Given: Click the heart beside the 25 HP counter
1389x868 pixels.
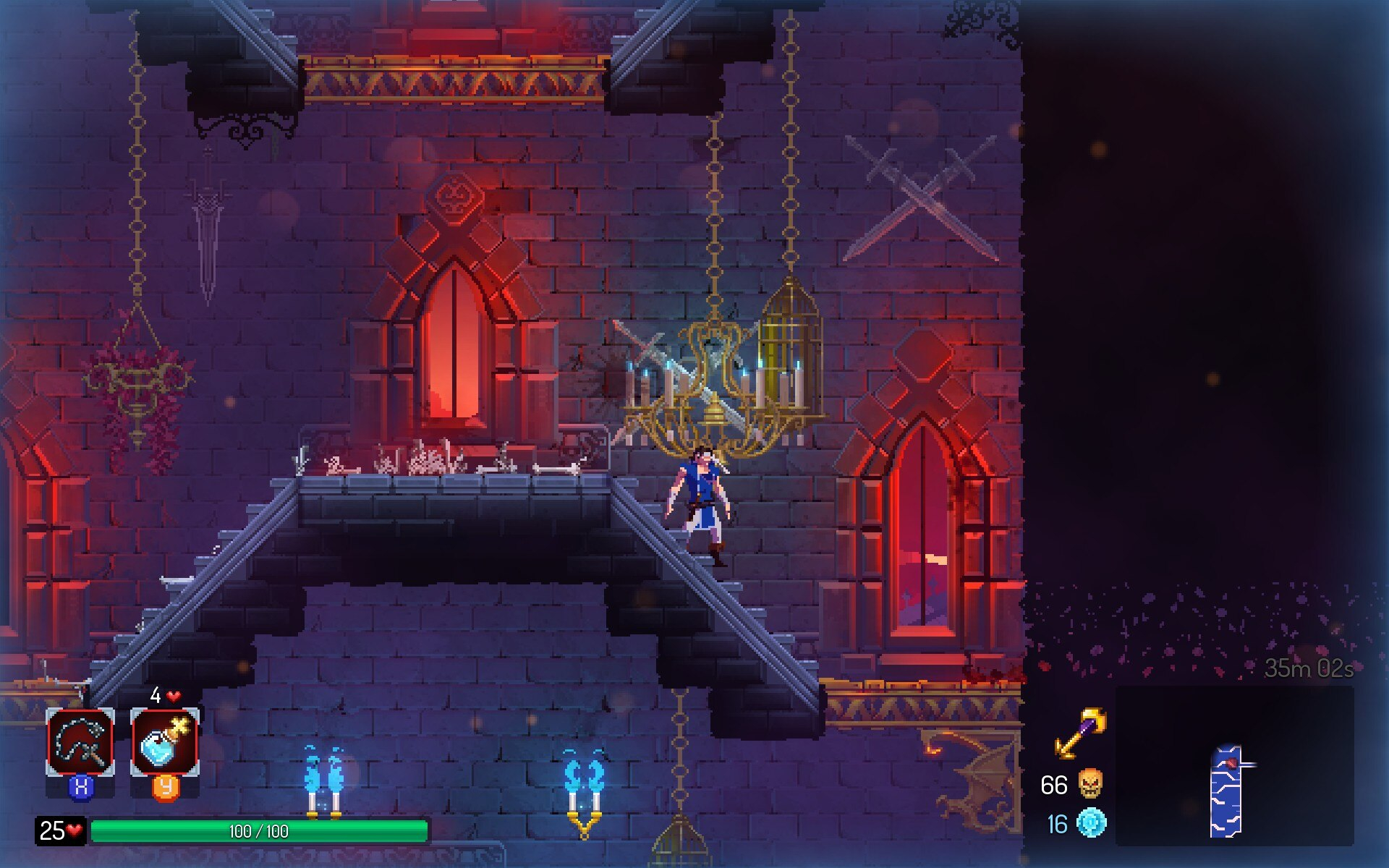Looking at the screenshot, I should point(72,831).
